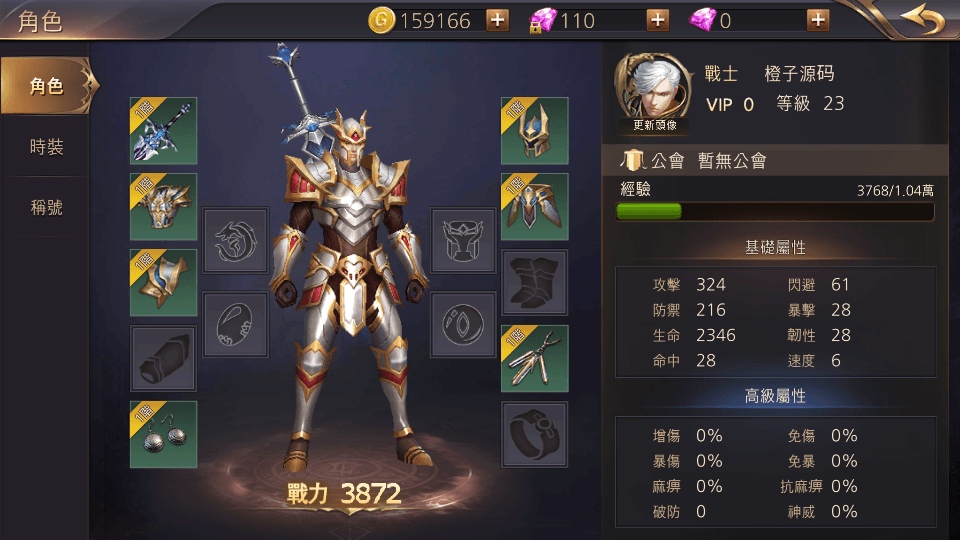Open the empty dragon emblem slot
The width and height of the screenshot is (960, 540).
[236, 241]
